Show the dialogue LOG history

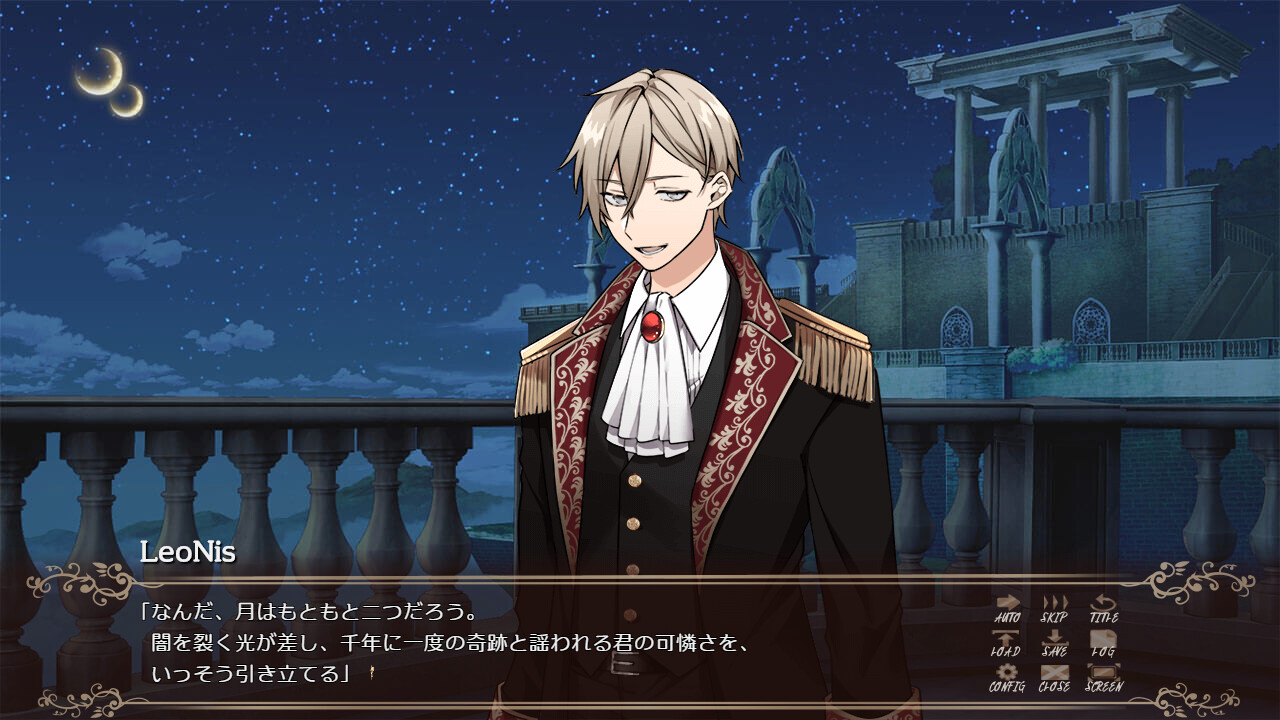coord(1103,643)
